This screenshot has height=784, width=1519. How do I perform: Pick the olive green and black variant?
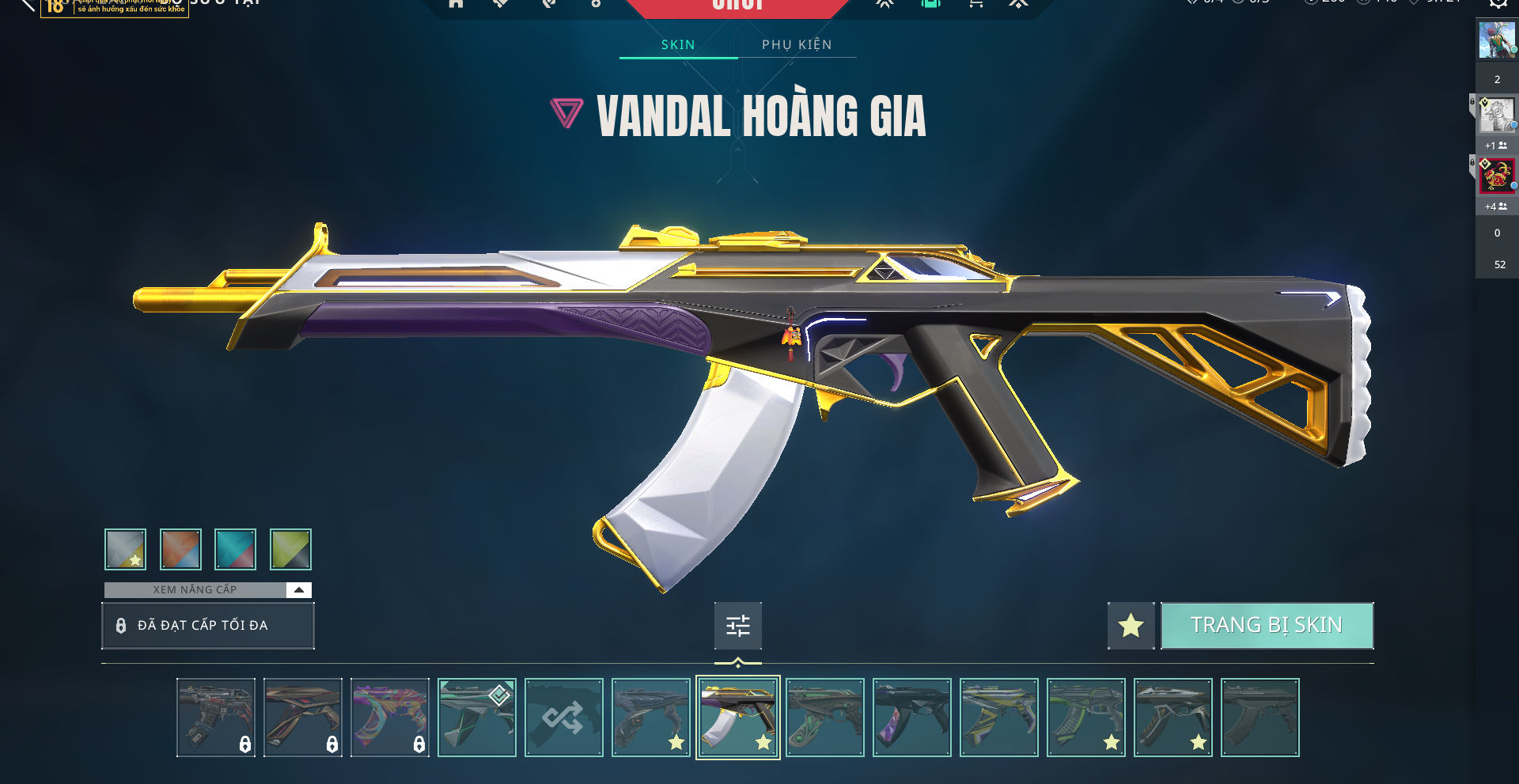pyautogui.click(x=290, y=549)
